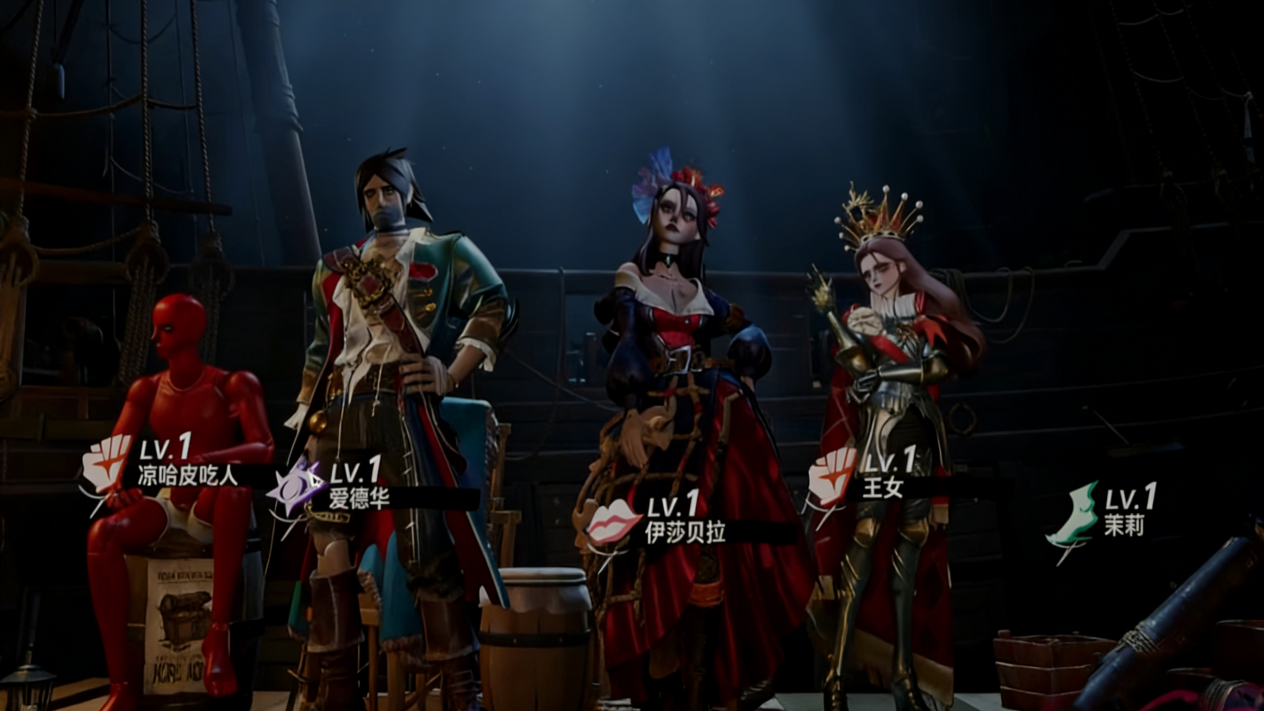Screen dimensions: 1264x711
Task: Select the 凉哈皮吃人 player name tag
Action: [x=188, y=475]
